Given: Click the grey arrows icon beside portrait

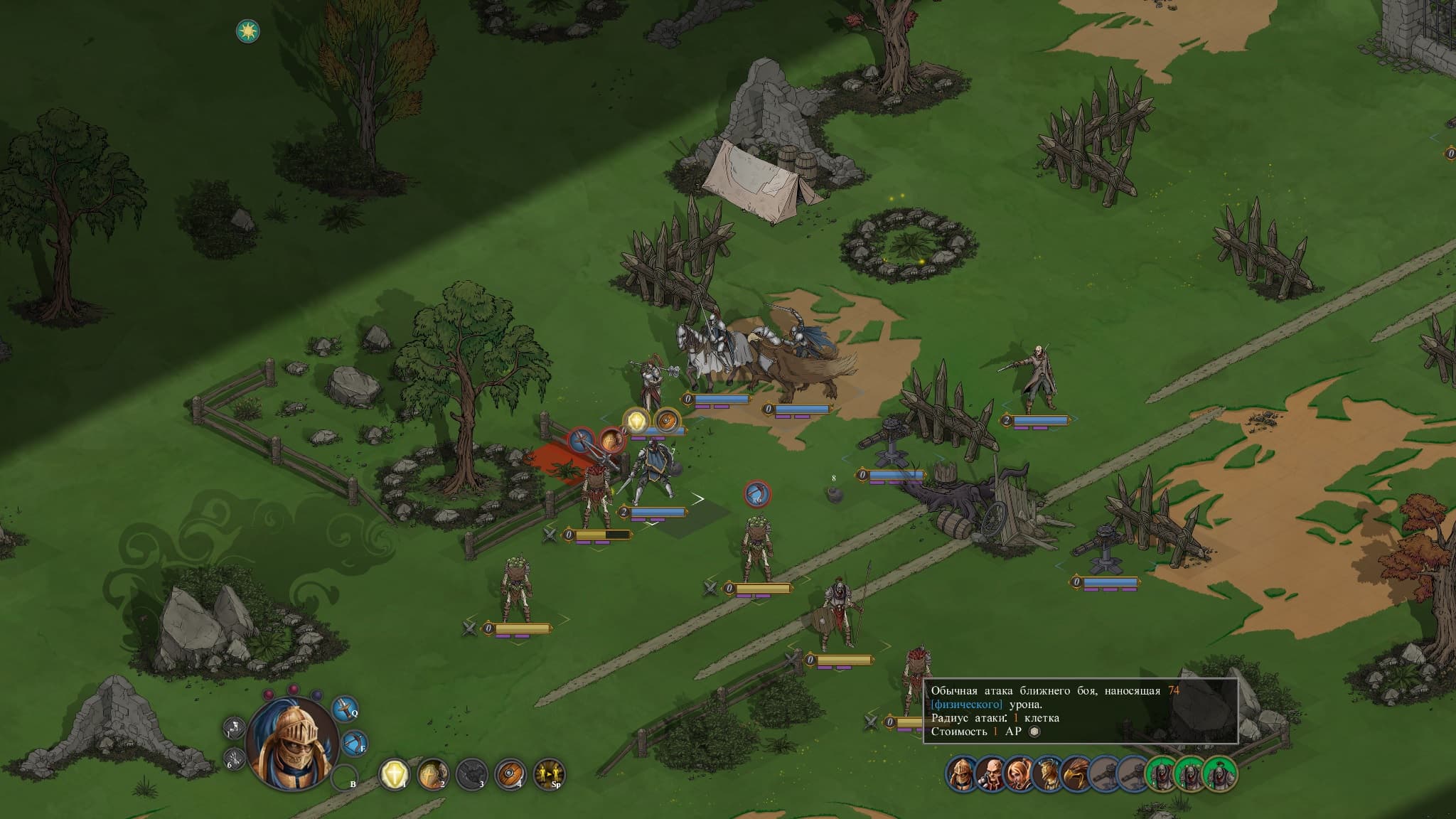Looking at the screenshot, I should click(235, 759).
